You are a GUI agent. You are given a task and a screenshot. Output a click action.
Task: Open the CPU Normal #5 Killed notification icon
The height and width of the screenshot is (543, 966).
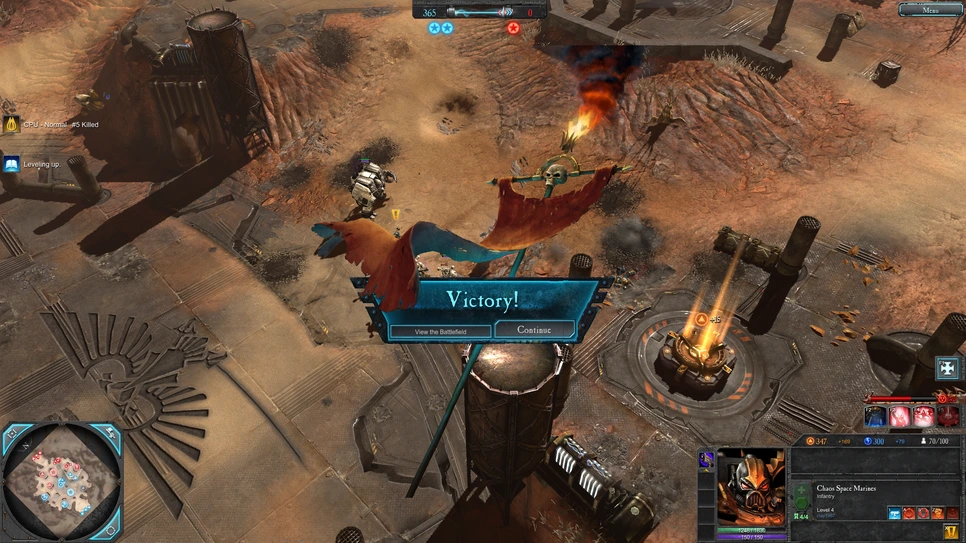(11, 124)
